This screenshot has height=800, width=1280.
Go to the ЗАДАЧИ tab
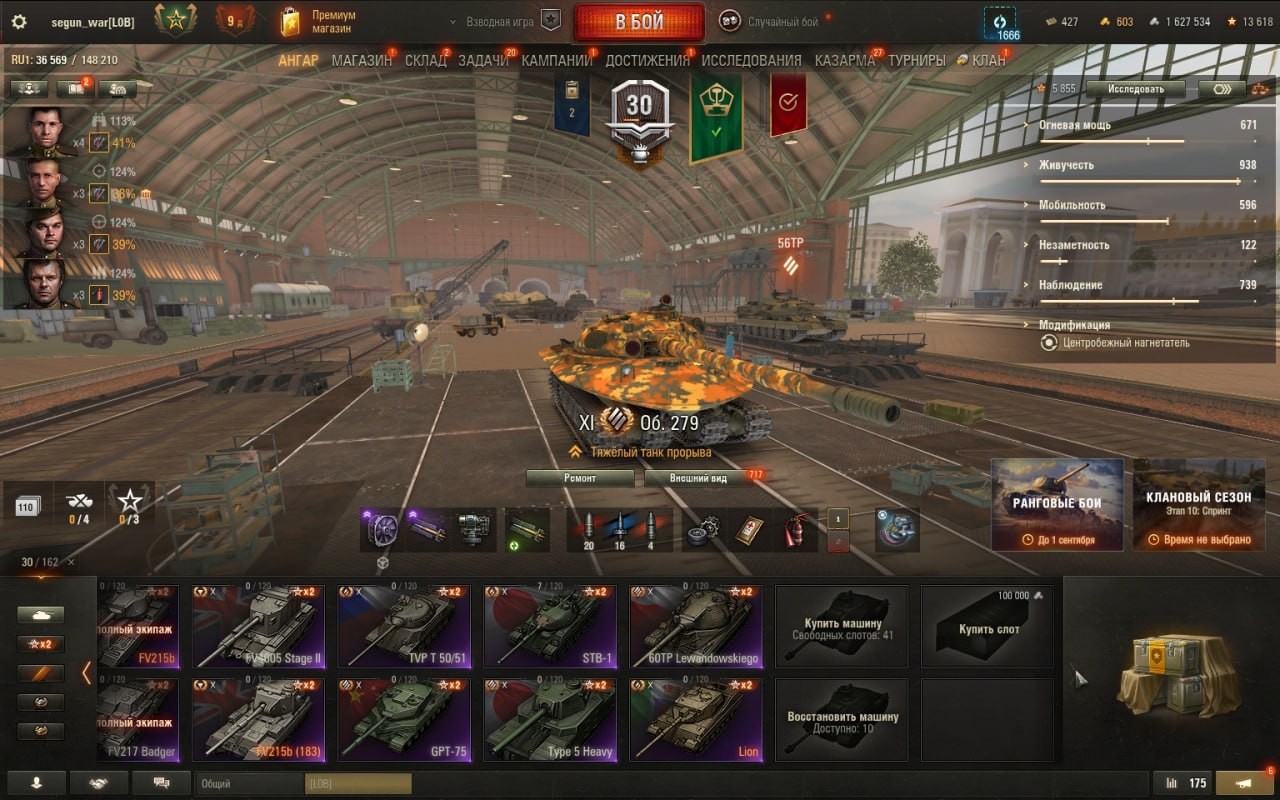click(x=483, y=60)
